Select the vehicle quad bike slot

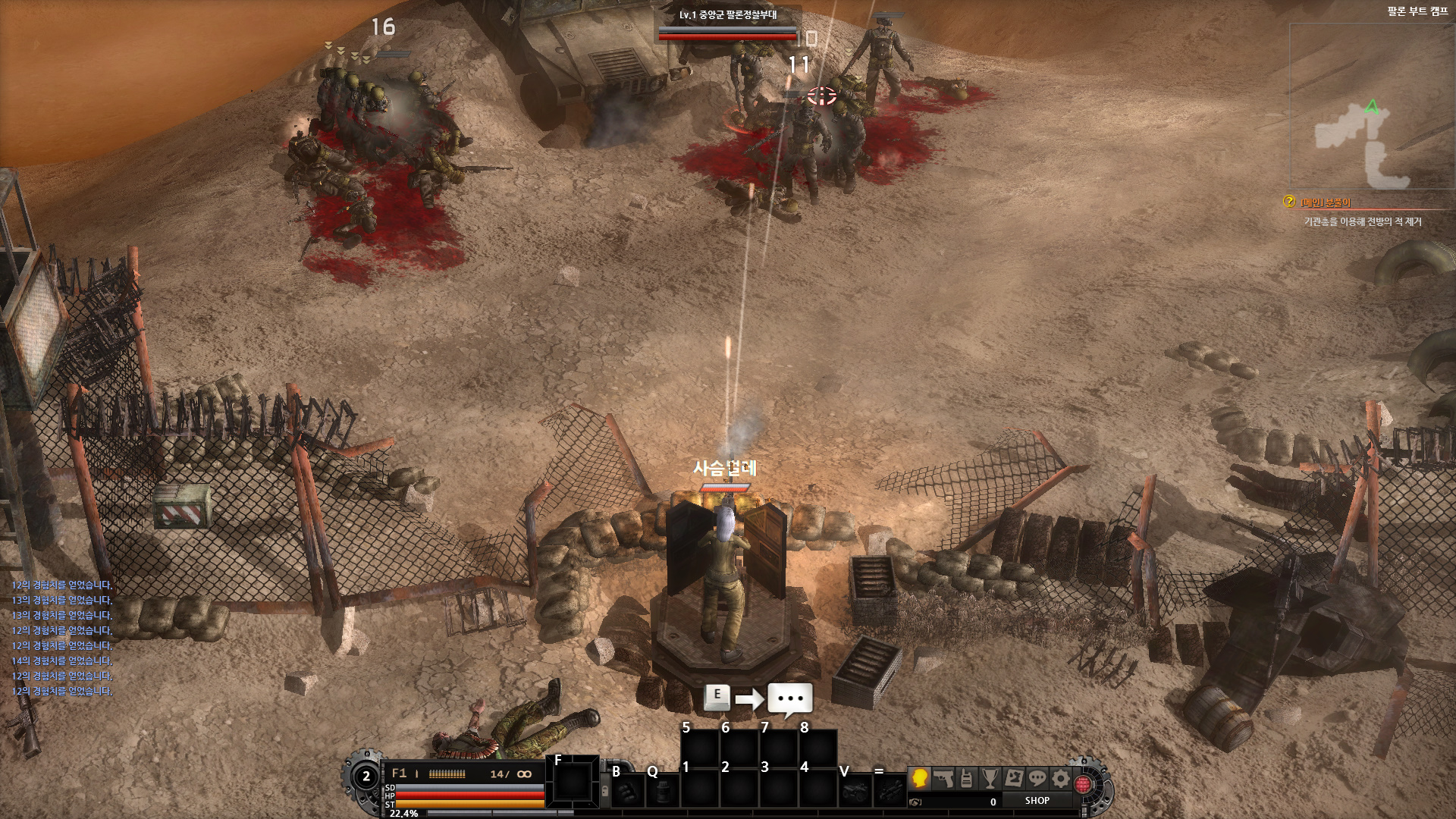pos(856,792)
